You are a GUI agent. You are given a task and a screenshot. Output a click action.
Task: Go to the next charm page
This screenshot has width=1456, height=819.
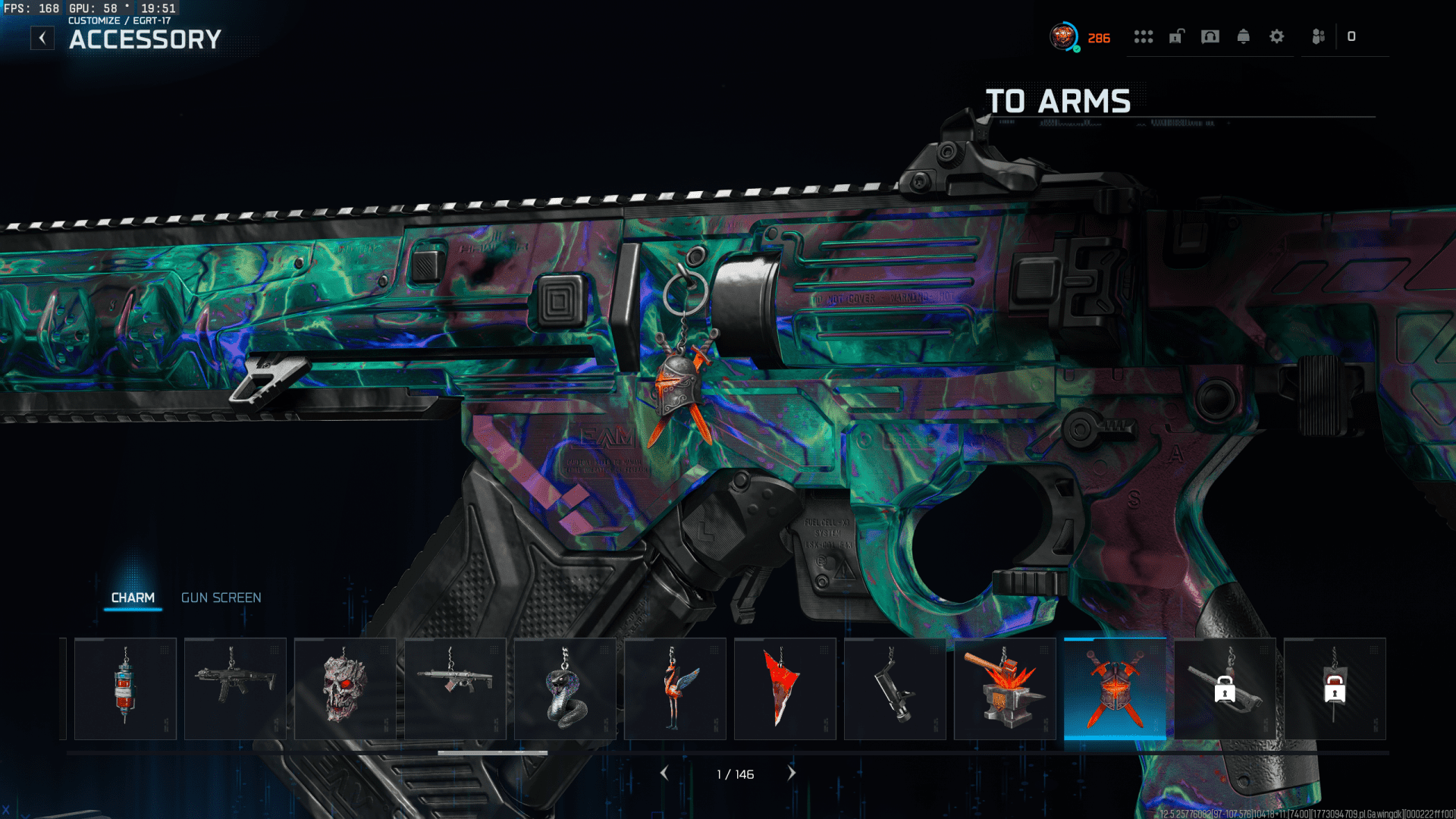pos(792,773)
